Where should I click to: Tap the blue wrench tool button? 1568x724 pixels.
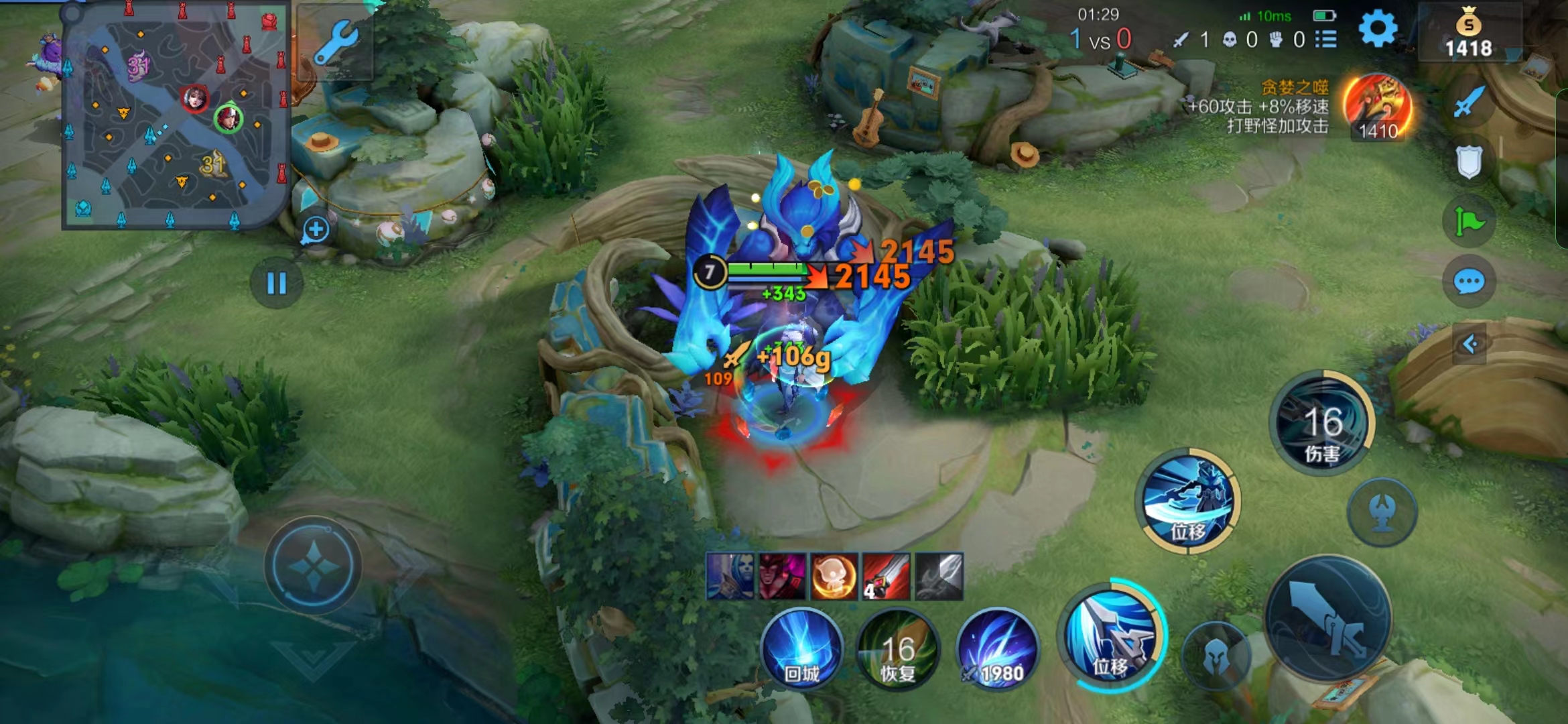(x=335, y=42)
